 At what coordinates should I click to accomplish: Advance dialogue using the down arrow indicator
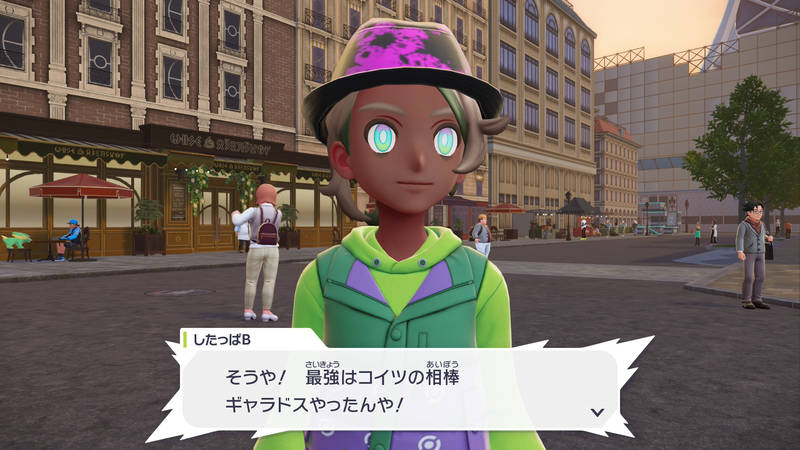(x=597, y=411)
